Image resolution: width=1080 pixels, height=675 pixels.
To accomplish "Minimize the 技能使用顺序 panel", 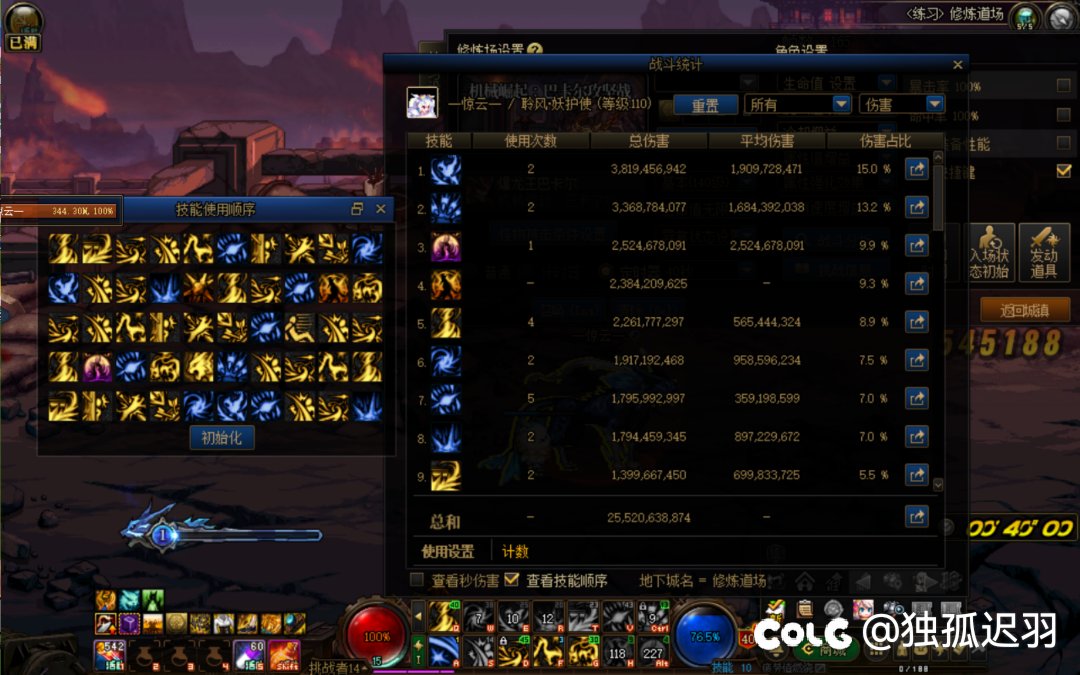I will (357, 209).
